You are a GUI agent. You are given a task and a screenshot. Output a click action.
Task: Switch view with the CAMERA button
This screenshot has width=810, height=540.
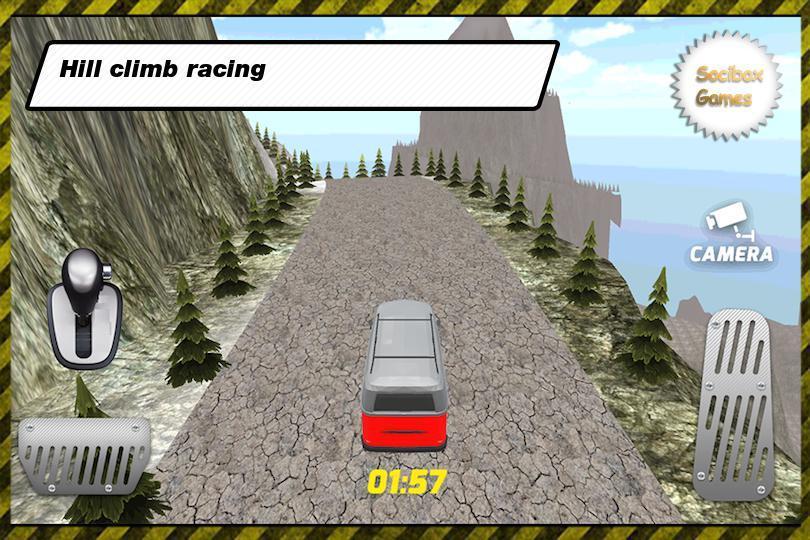[732, 237]
